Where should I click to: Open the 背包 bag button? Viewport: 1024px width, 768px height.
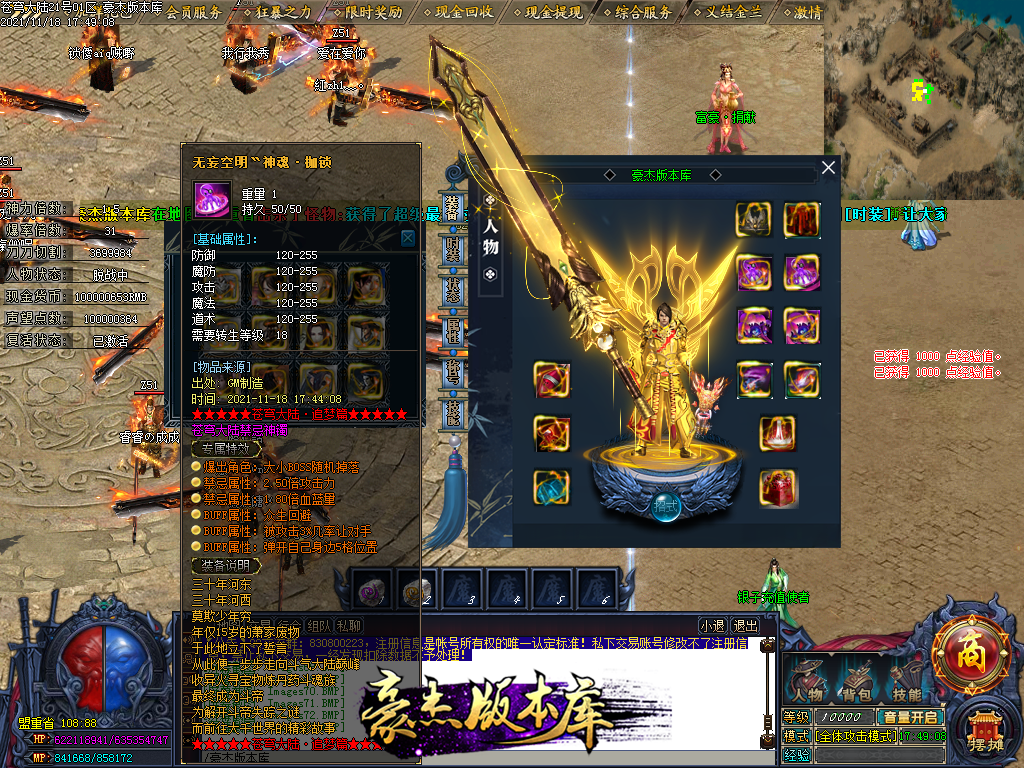(858, 680)
